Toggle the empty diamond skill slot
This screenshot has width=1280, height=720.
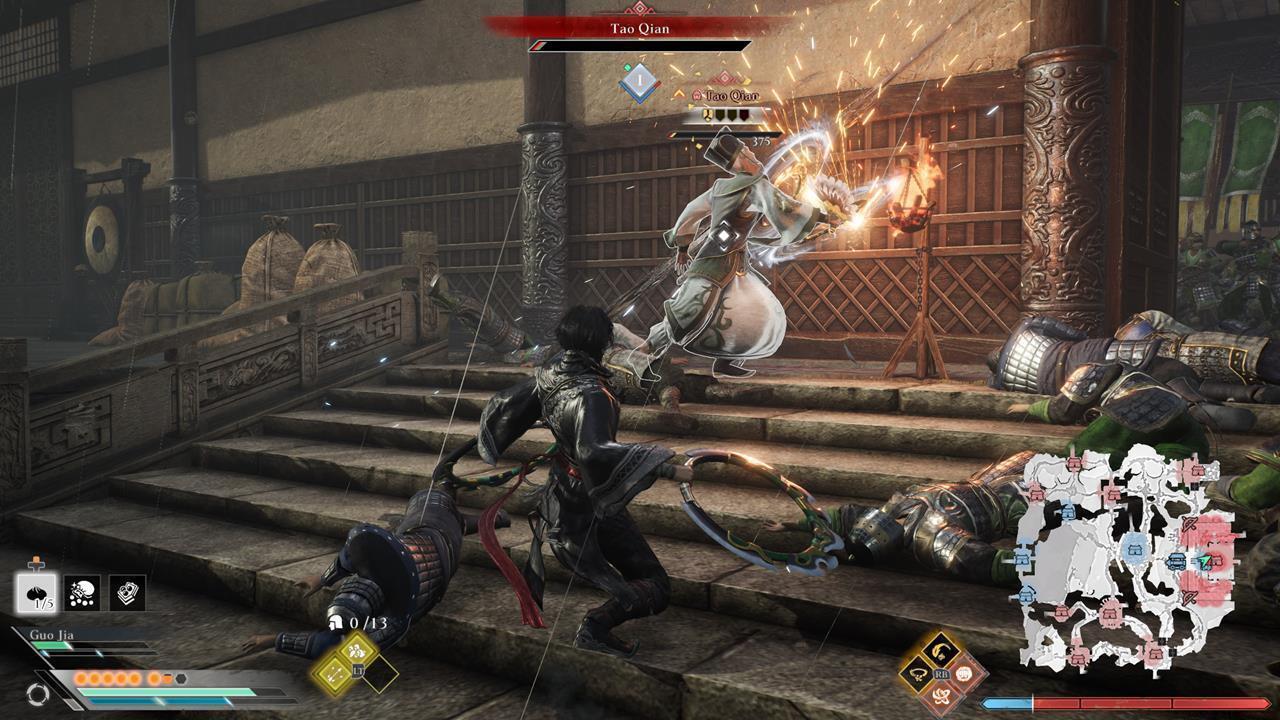click(x=381, y=676)
